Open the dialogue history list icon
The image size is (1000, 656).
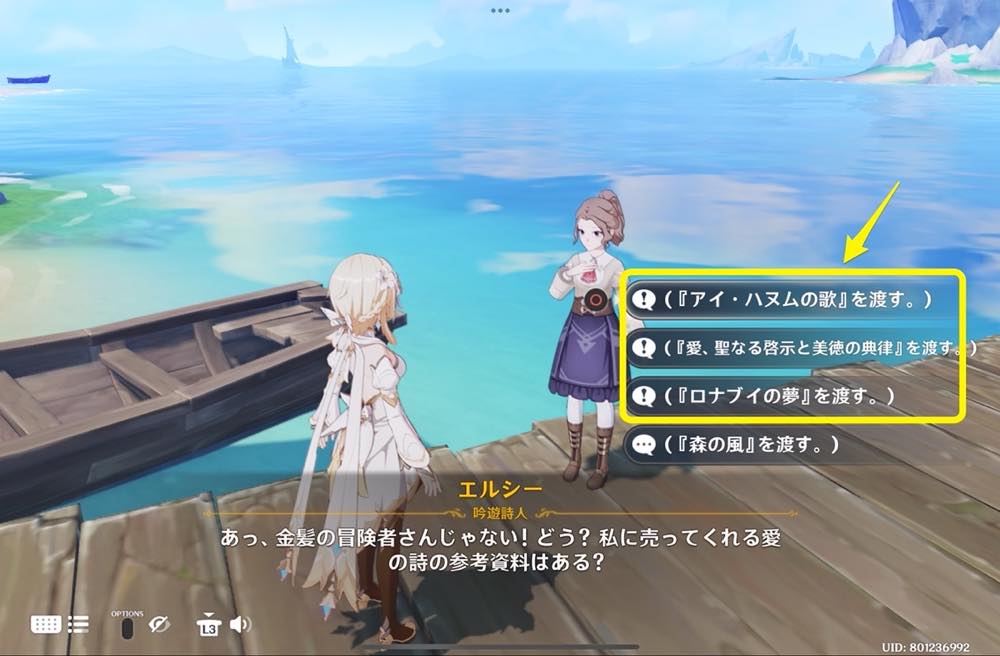(x=78, y=624)
